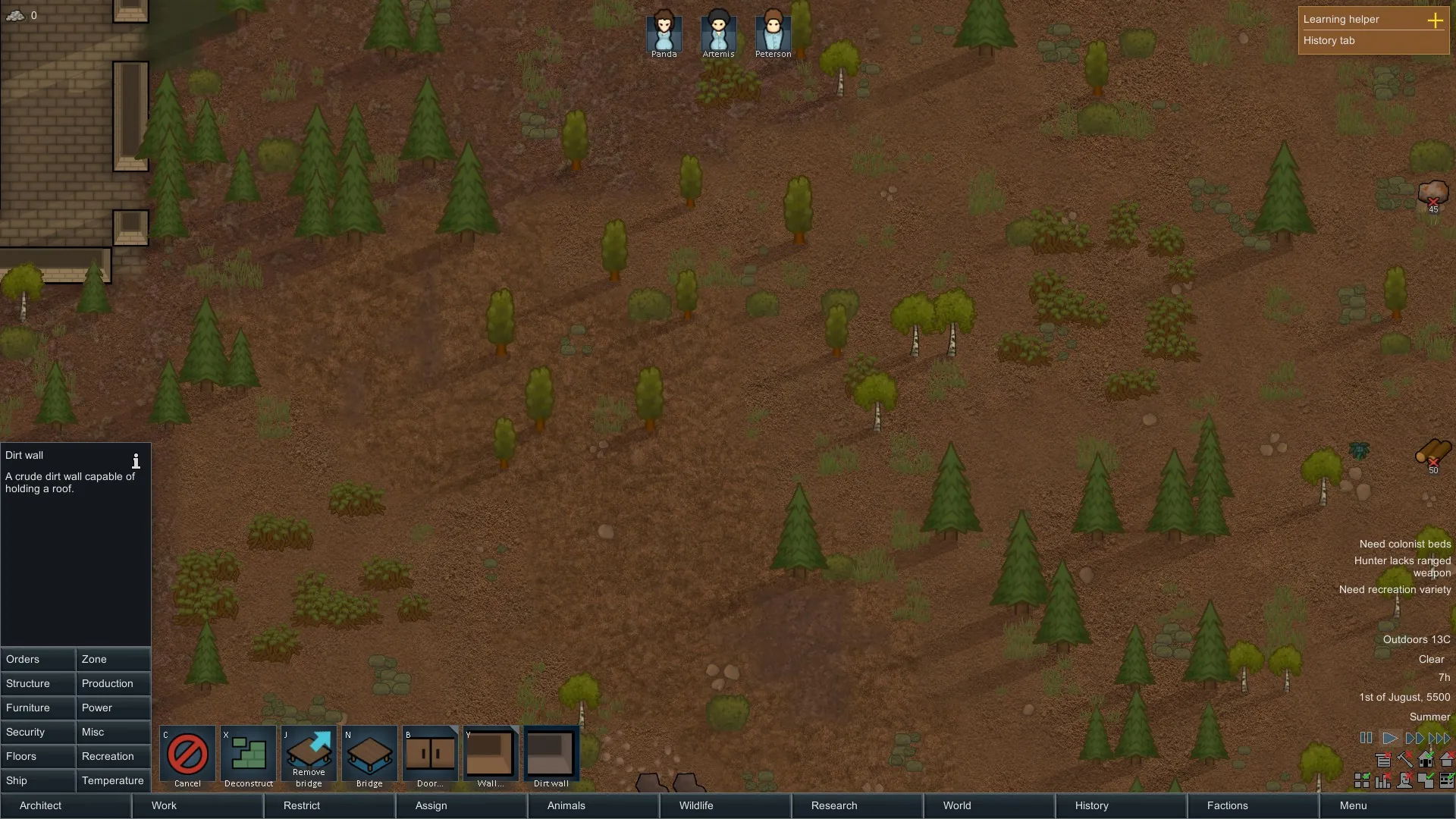Select colonist Panda's portrait
This screenshot has width=1456, height=819.
(664, 33)
